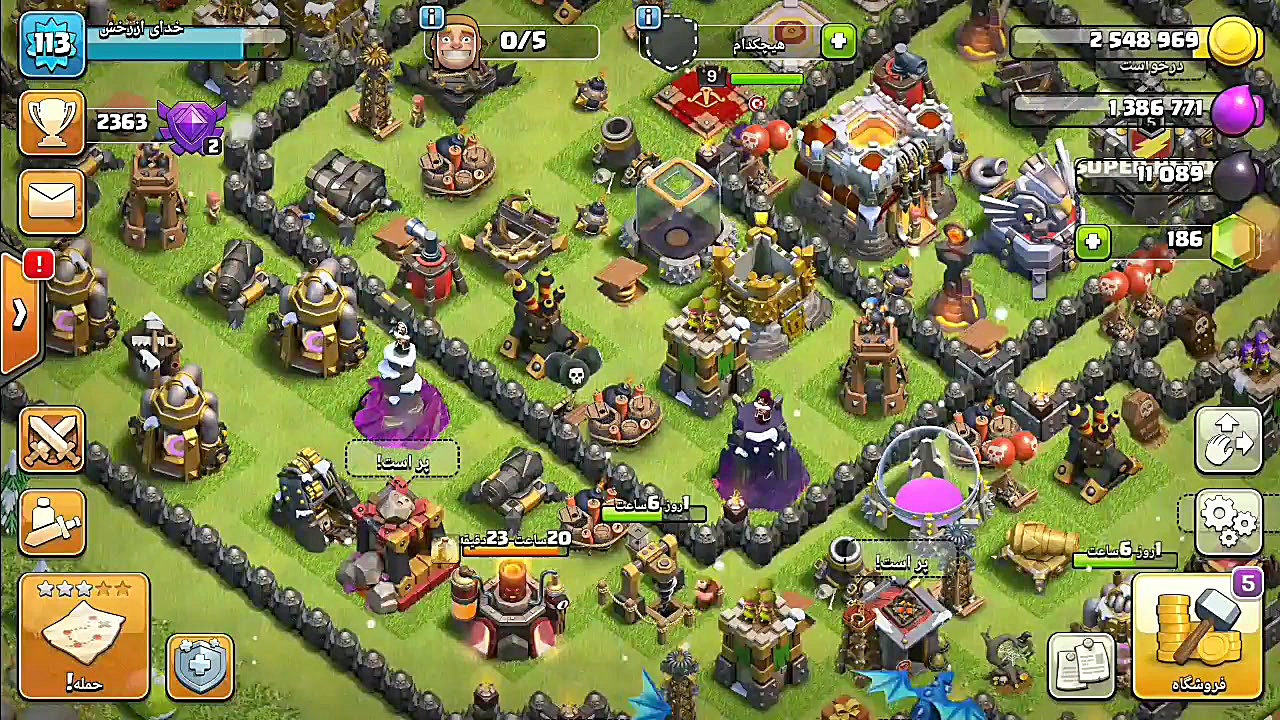Open the trophy league button
This screenshot has width=1280, height=720.
pyautogui.click(x=52, y=122)
